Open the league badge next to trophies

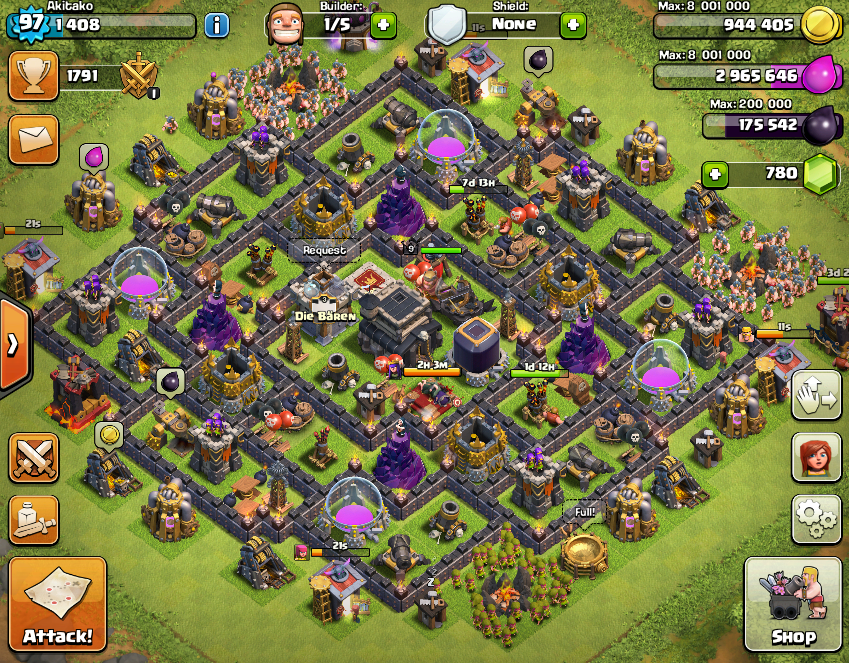pyautogui.click(x=139, y=77)
